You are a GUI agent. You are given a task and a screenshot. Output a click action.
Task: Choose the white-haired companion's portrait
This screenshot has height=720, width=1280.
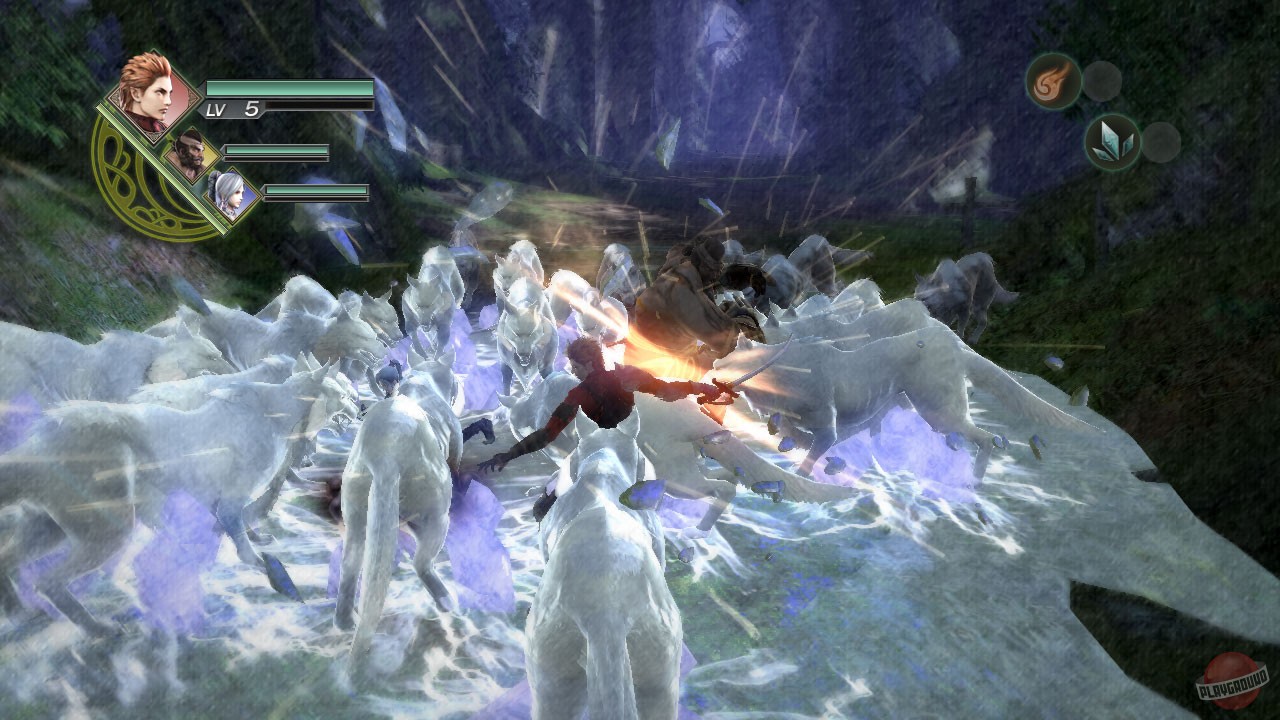[x=229, y=194]
